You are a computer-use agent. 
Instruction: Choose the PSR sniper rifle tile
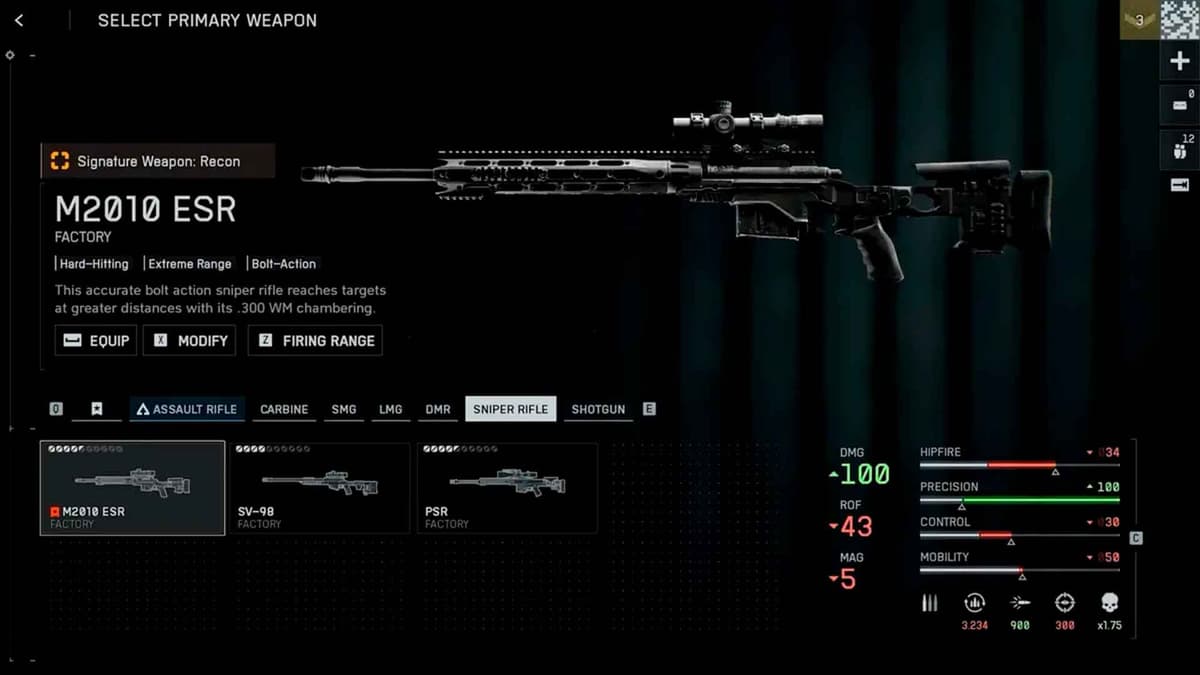click(x=507, y=488)
